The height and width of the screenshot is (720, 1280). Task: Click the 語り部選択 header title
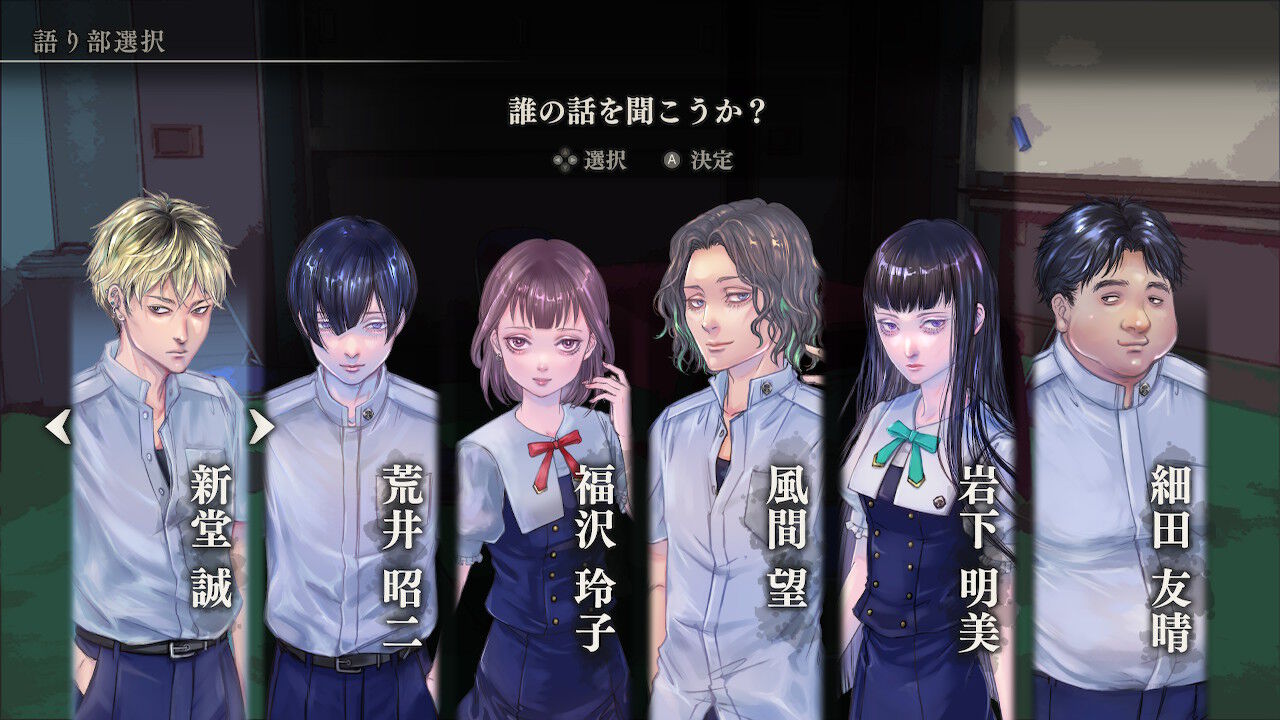(x=98, y=38)
